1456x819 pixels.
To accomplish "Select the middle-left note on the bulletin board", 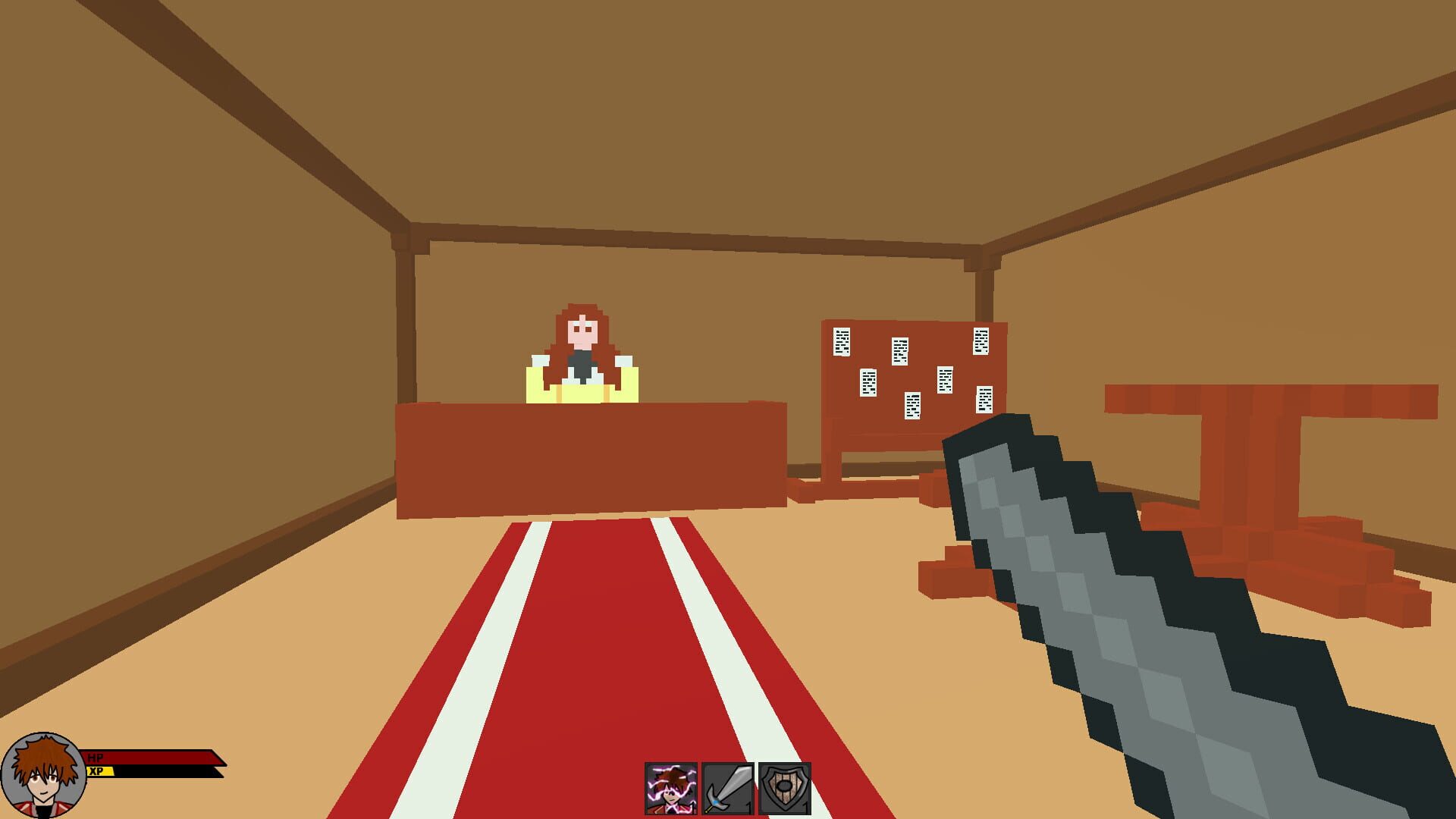I will 868,381.
